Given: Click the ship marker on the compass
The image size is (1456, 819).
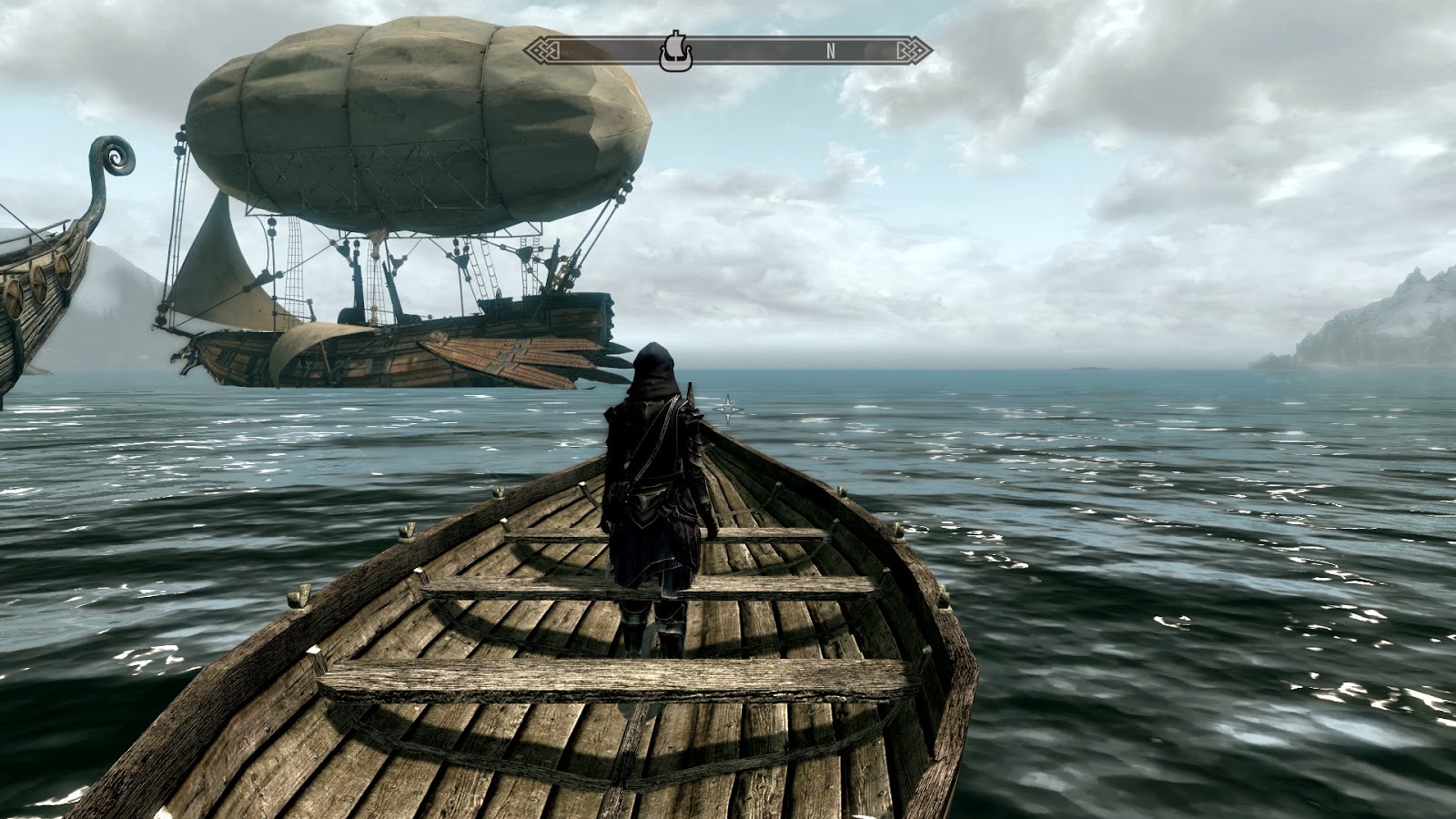Looking at the screenshot, I should [678, 50].
